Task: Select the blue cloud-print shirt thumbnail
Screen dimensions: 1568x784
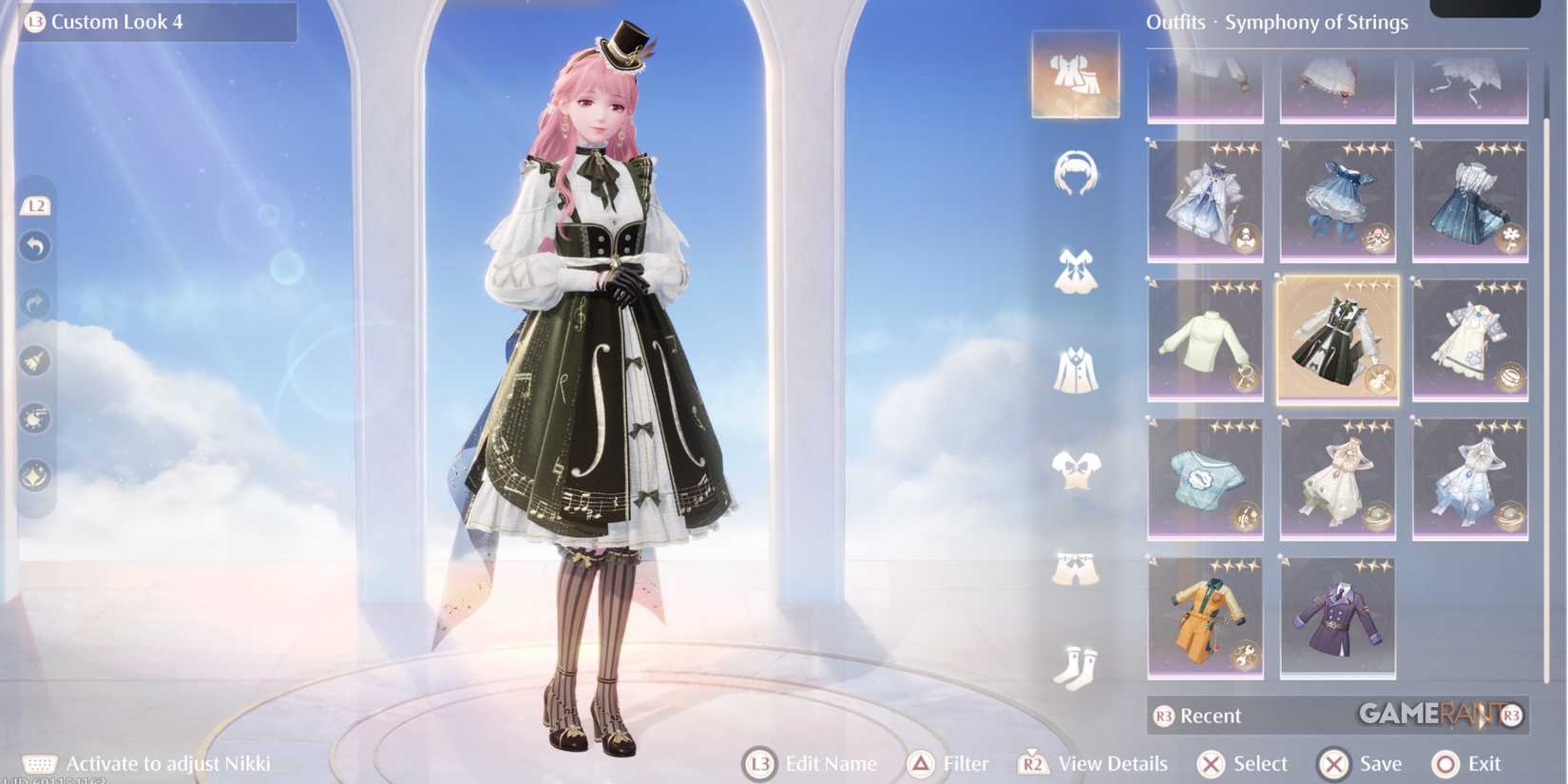Action: 1205,478
